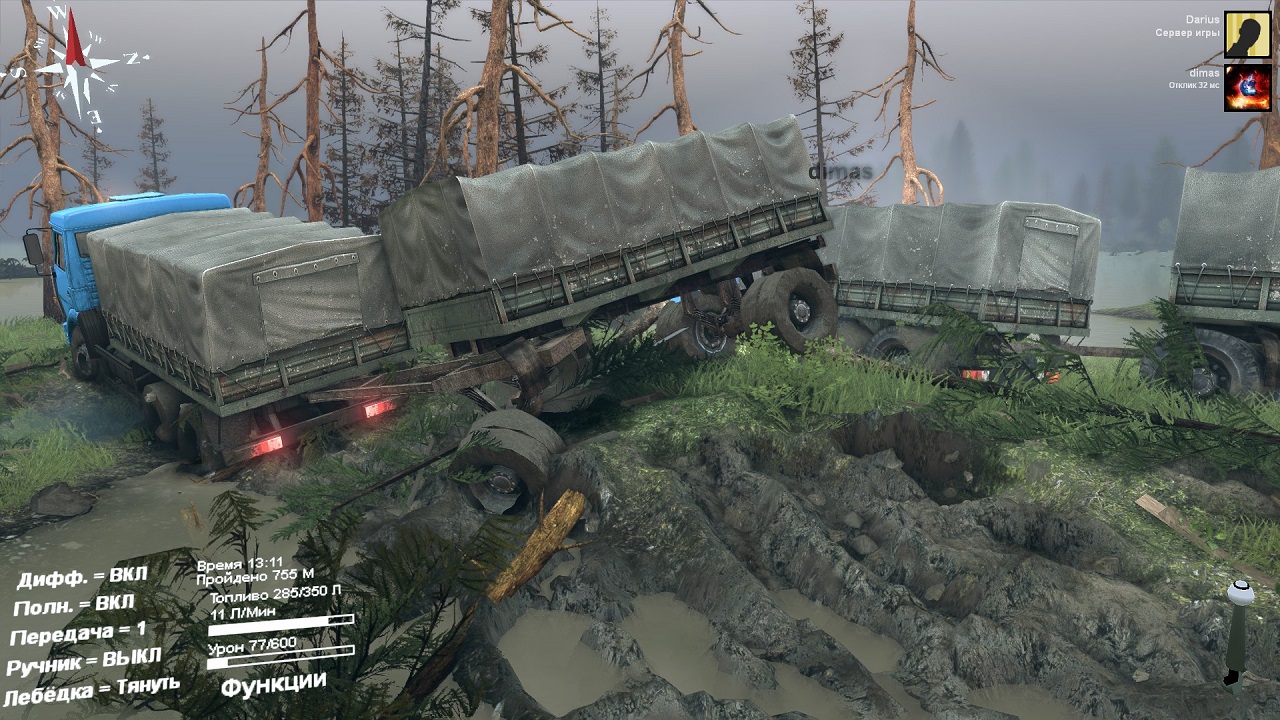This screenshot has width=1280, height=720.
Task: Select dimas's player avatar
Action: tap(1247, 88)
